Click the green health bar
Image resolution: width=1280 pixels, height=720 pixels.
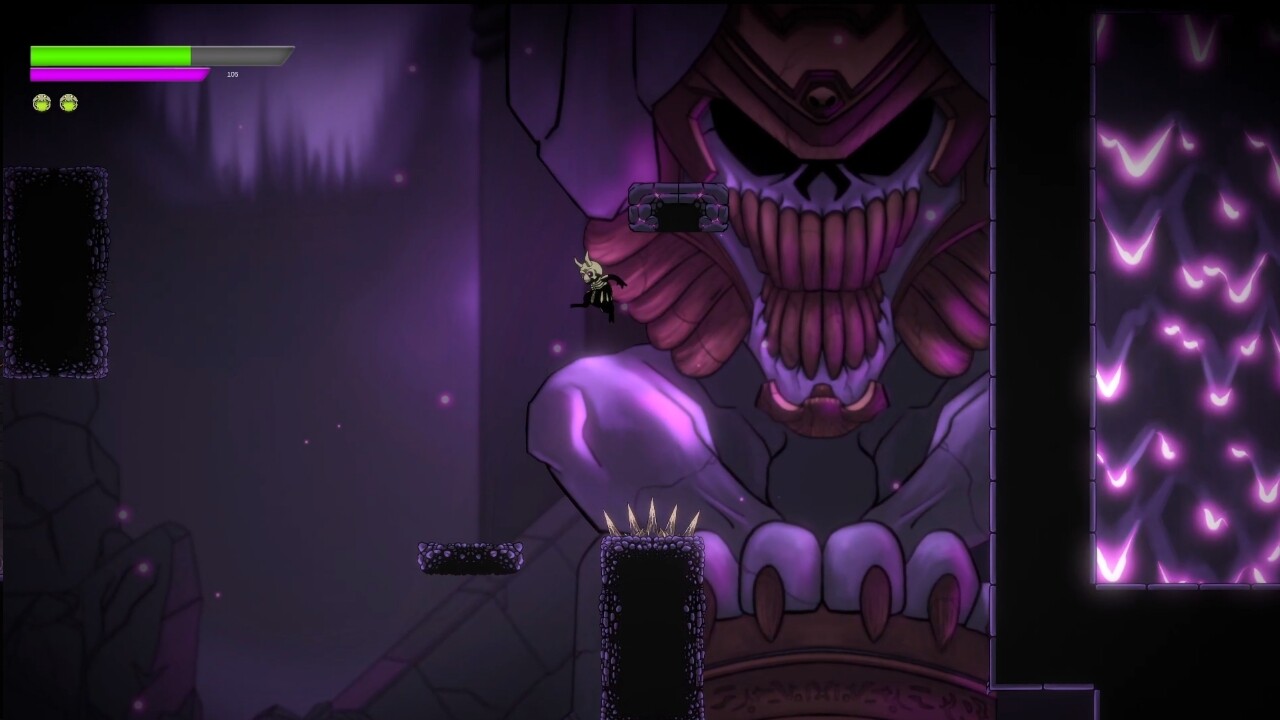[110, 53]
